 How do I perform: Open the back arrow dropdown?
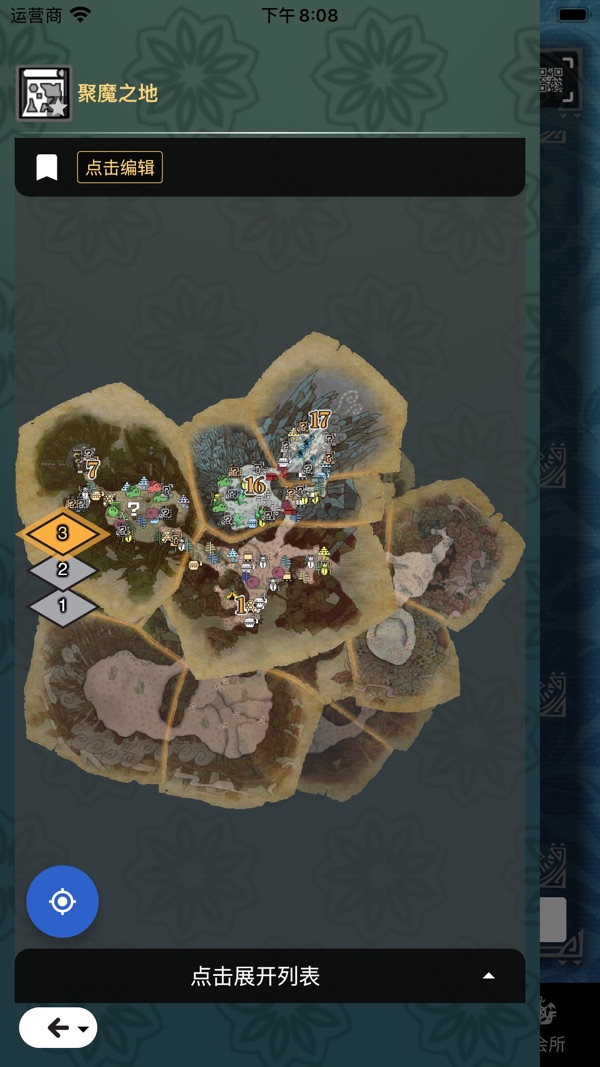click(x=58, y=1028)
